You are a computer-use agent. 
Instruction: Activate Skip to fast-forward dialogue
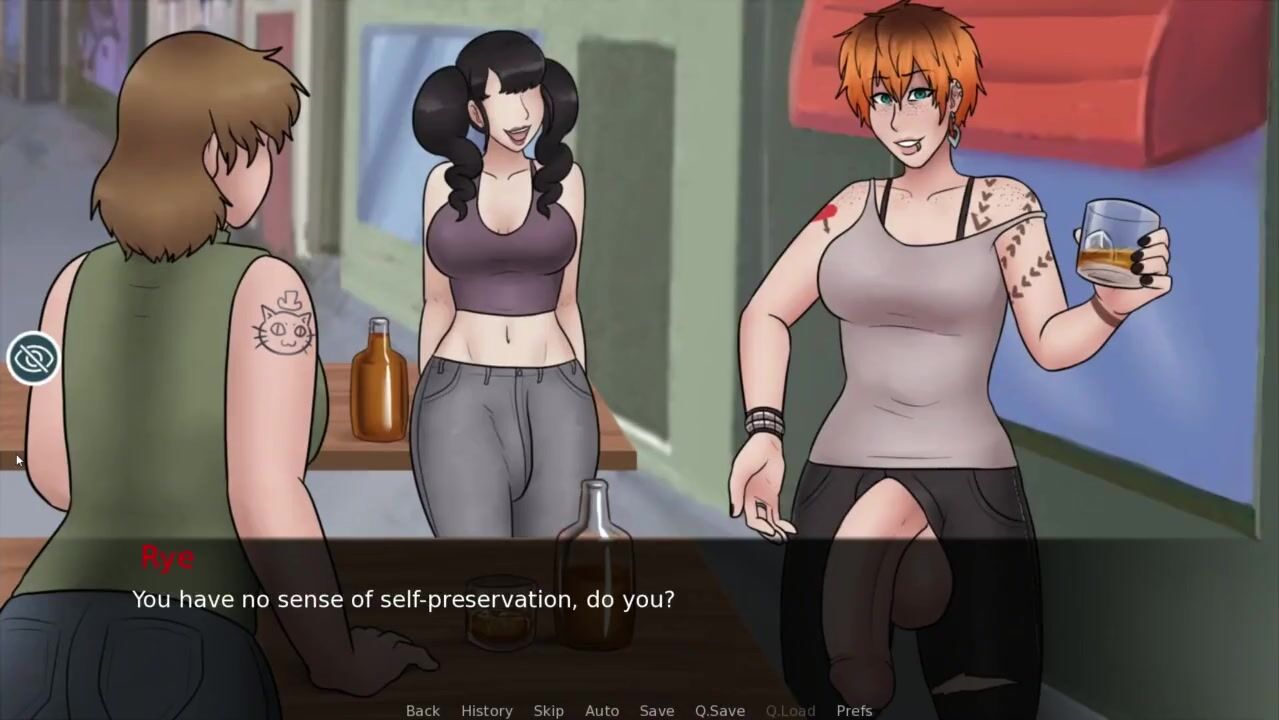tap(548, 710)
